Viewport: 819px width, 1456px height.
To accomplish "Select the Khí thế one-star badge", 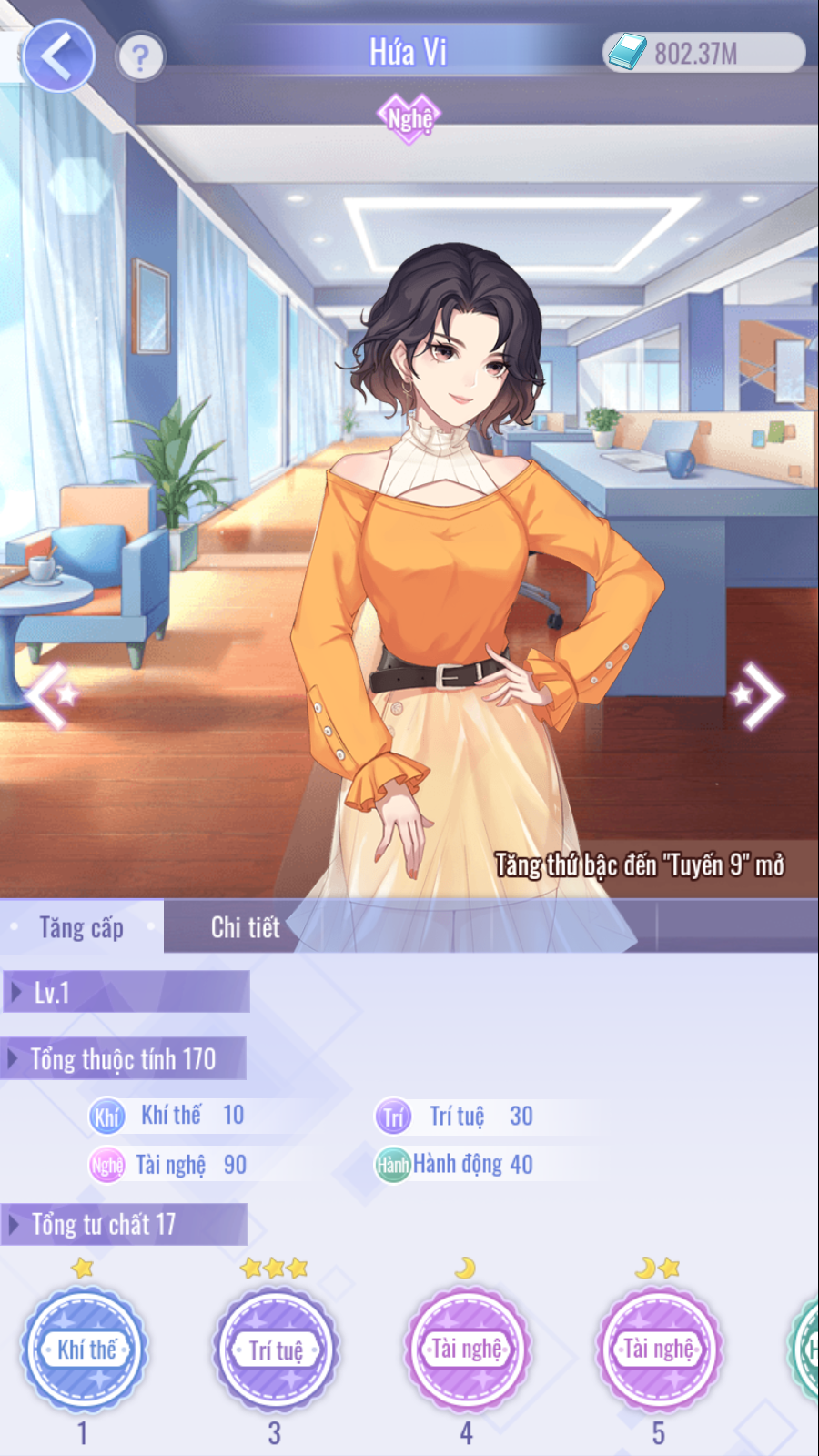I will coord(86,1349).
